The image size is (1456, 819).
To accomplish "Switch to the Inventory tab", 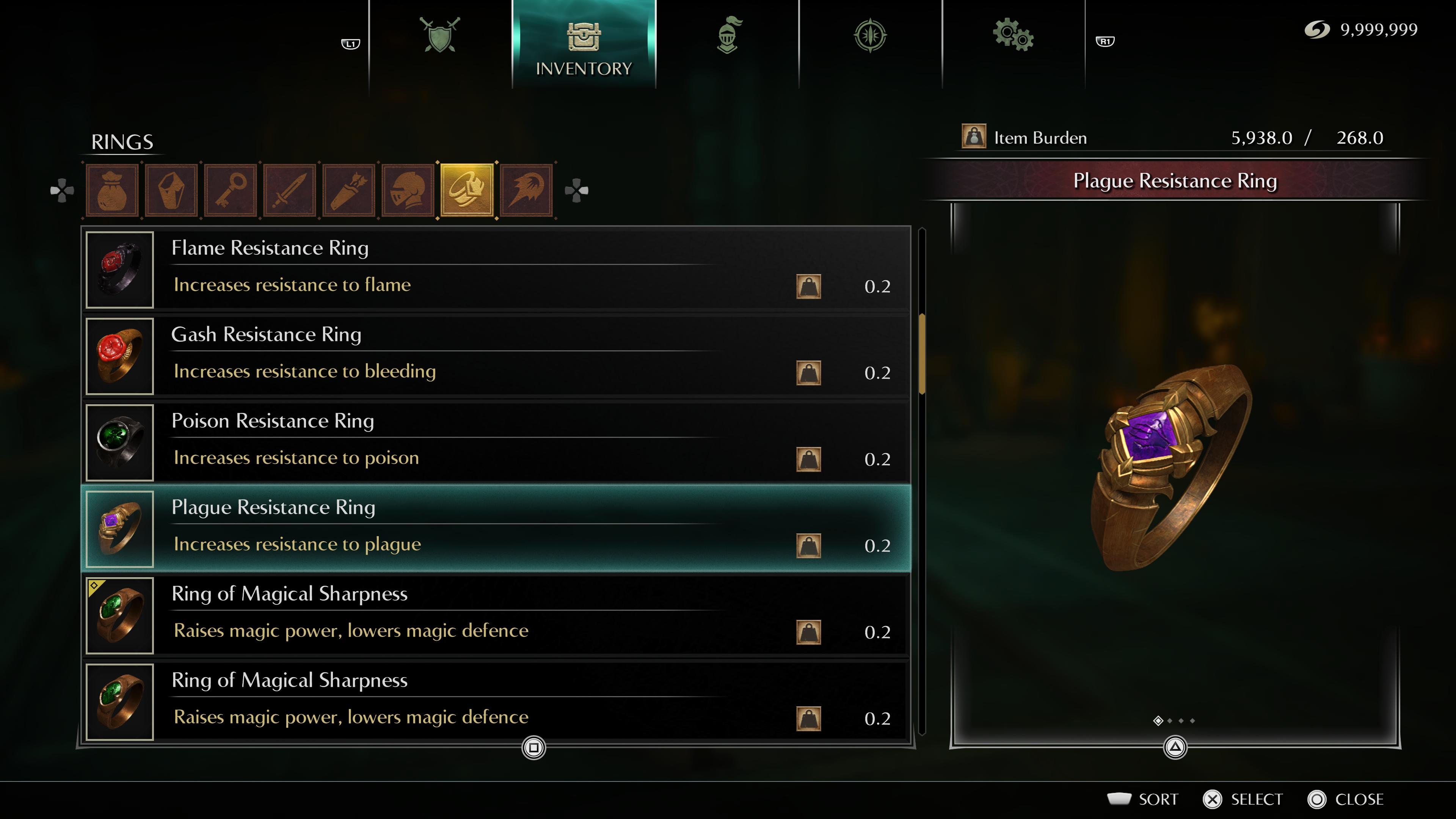I will tap(583, 45).
